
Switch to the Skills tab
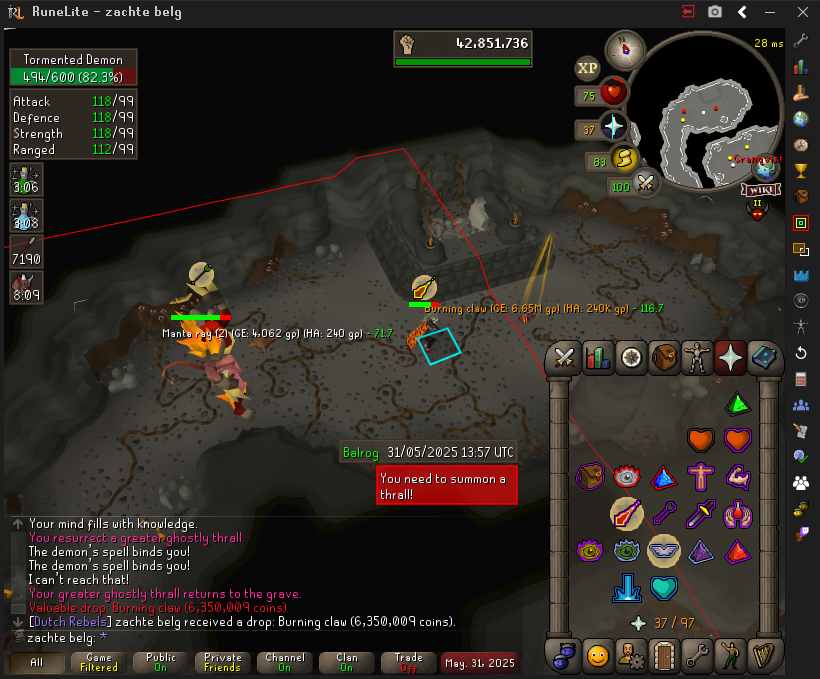597,357
